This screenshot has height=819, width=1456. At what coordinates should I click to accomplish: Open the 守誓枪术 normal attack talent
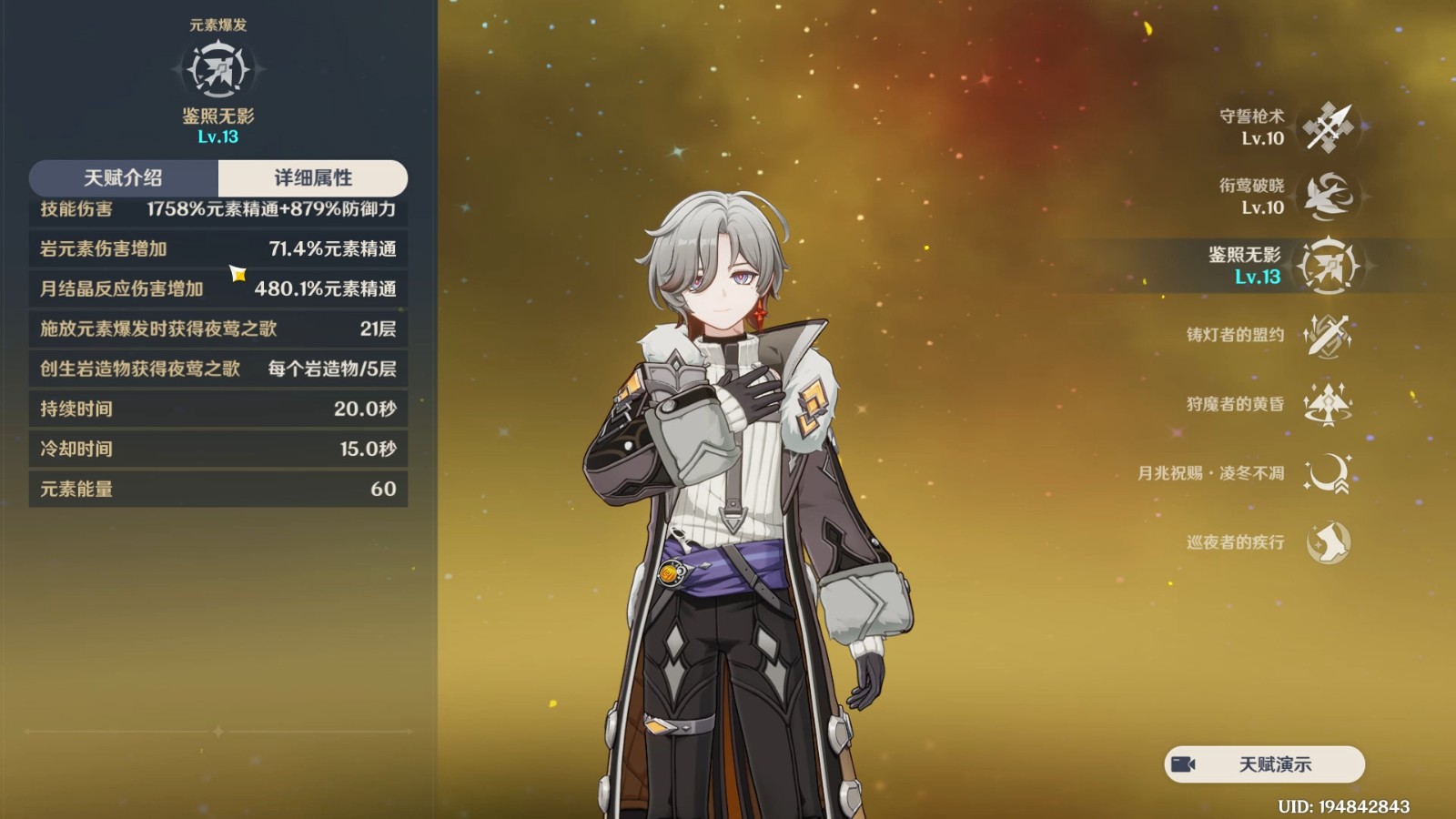(x=1328, y=127)
